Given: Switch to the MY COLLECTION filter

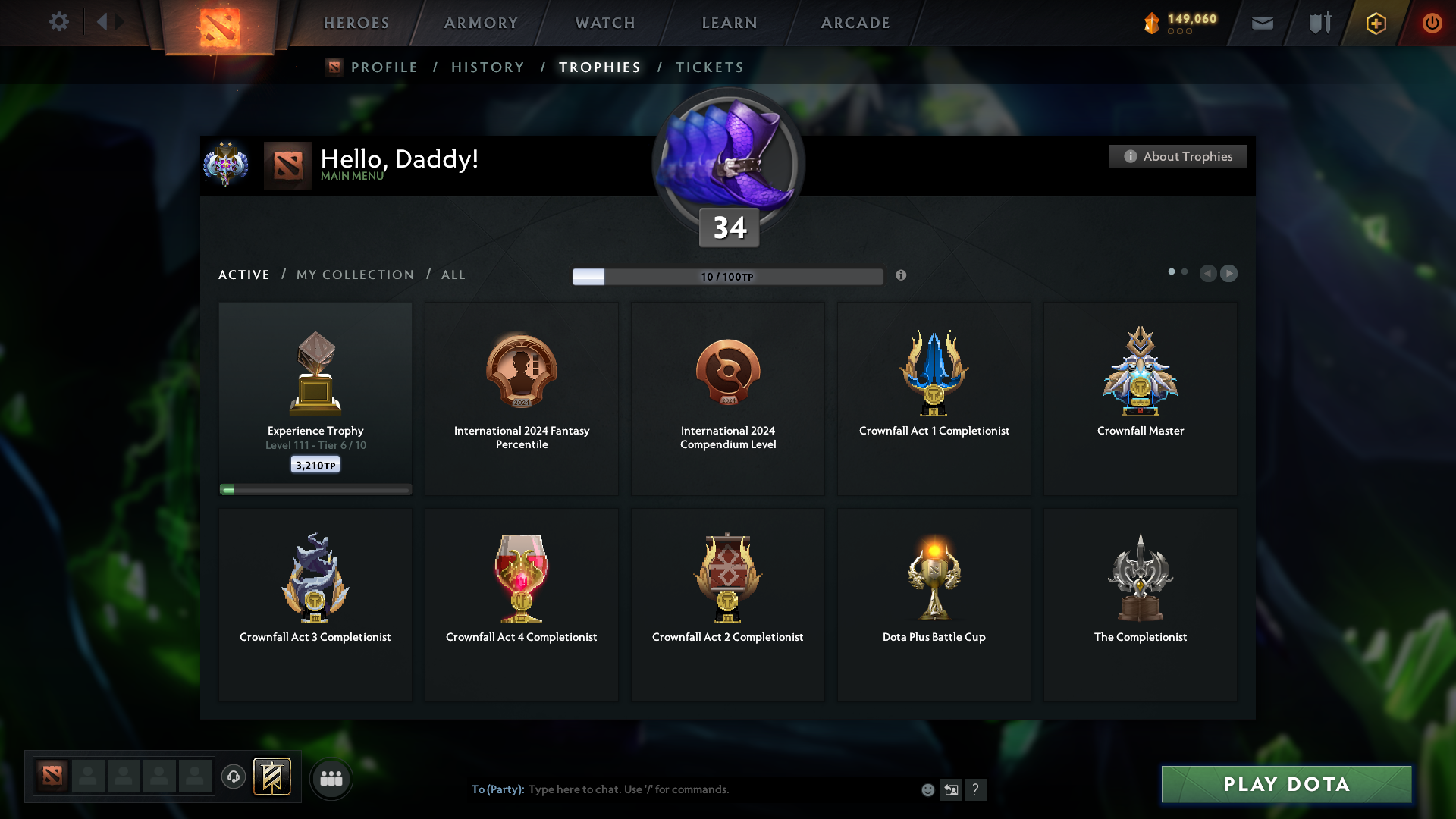Looking at the screenshot, I should click(354, 275).
